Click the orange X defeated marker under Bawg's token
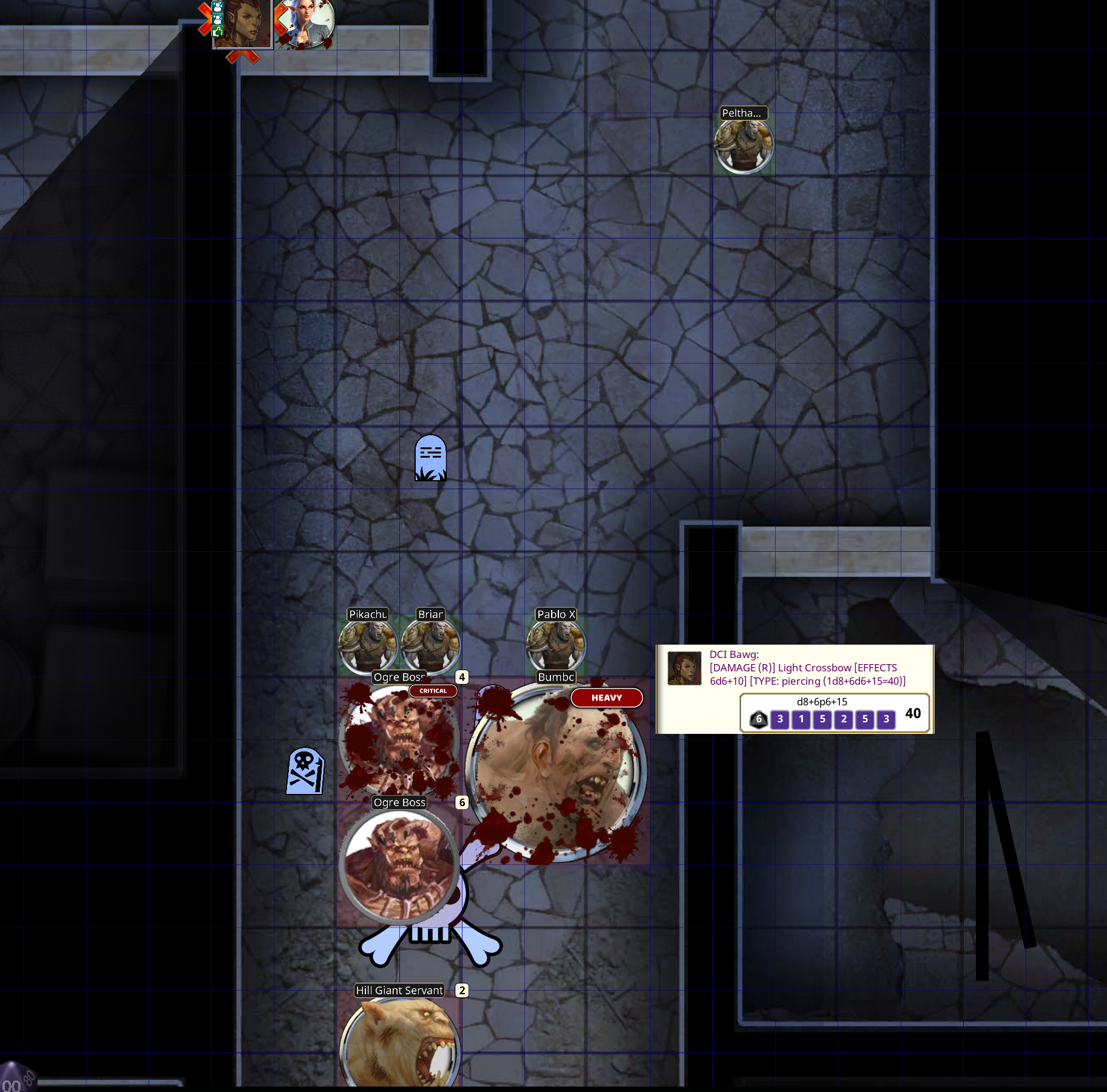 204,18
